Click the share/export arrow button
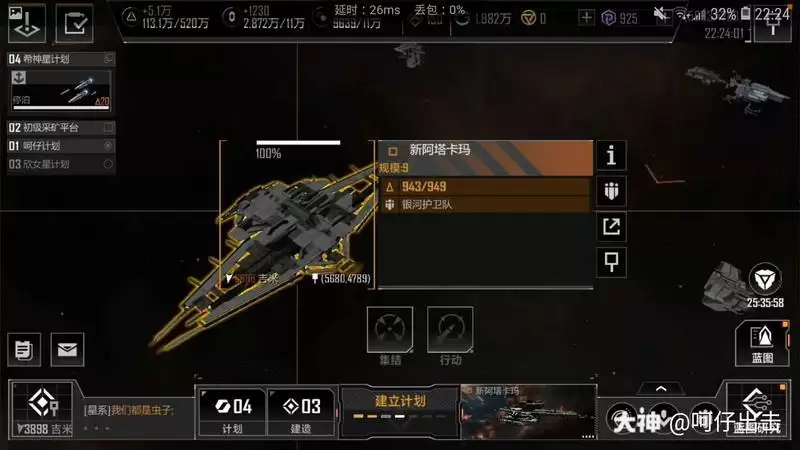This screenshot has width=800, height=450. (x=610, y=227)
